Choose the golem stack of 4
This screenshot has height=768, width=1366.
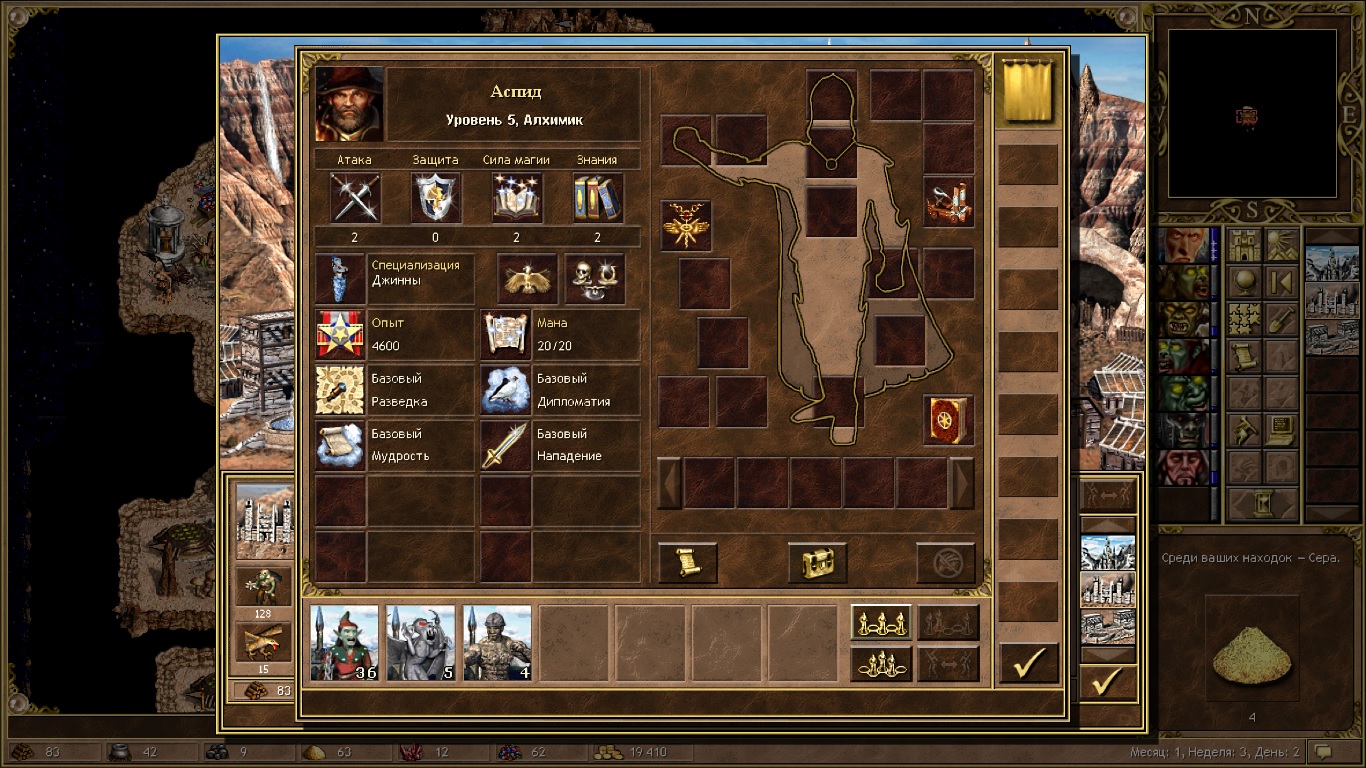pos(497,642)
